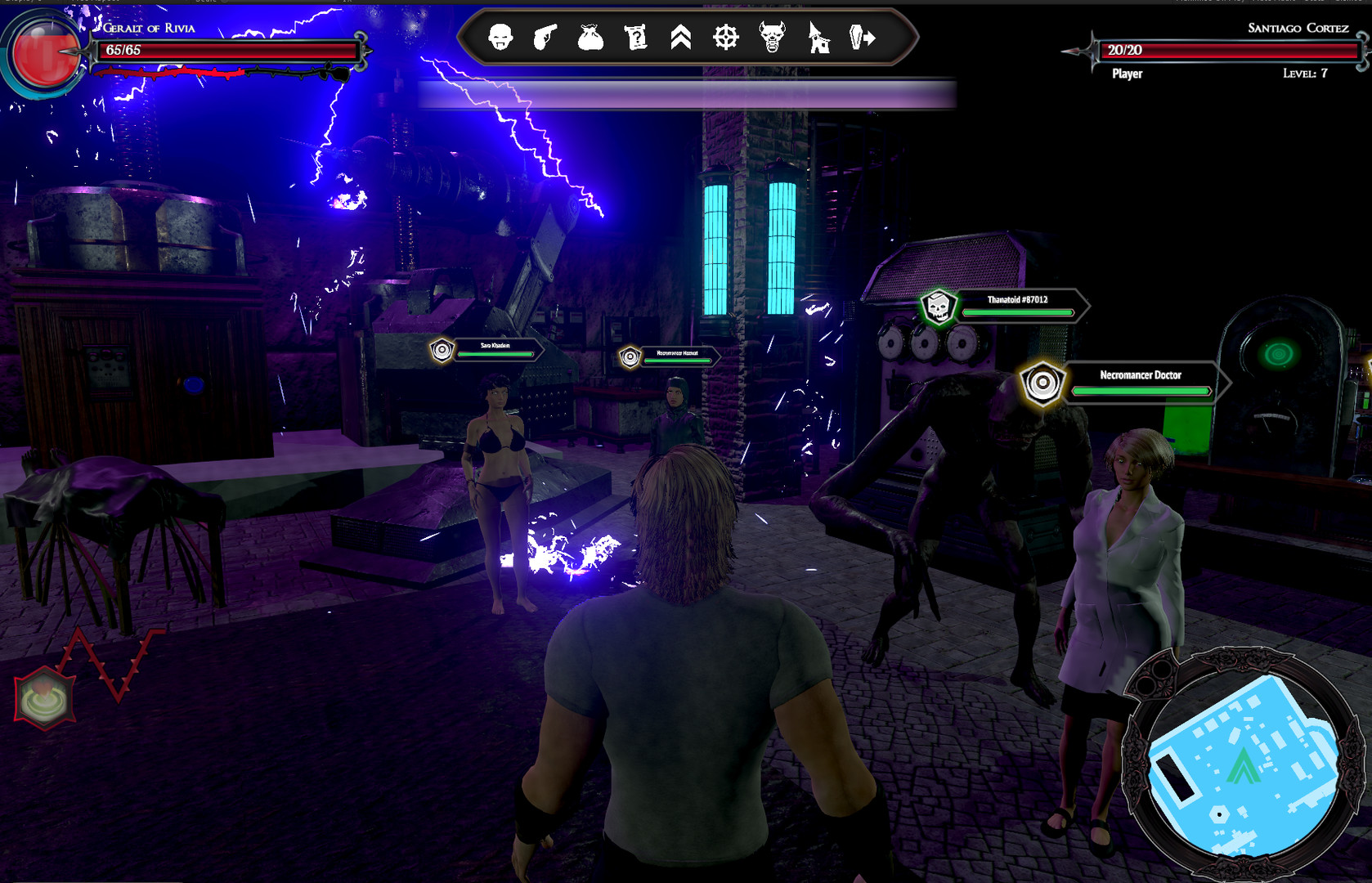This screenshot has height=883, width=1372.
Task: Select the haunted castle icon in the toolbar
Action: 817,38
